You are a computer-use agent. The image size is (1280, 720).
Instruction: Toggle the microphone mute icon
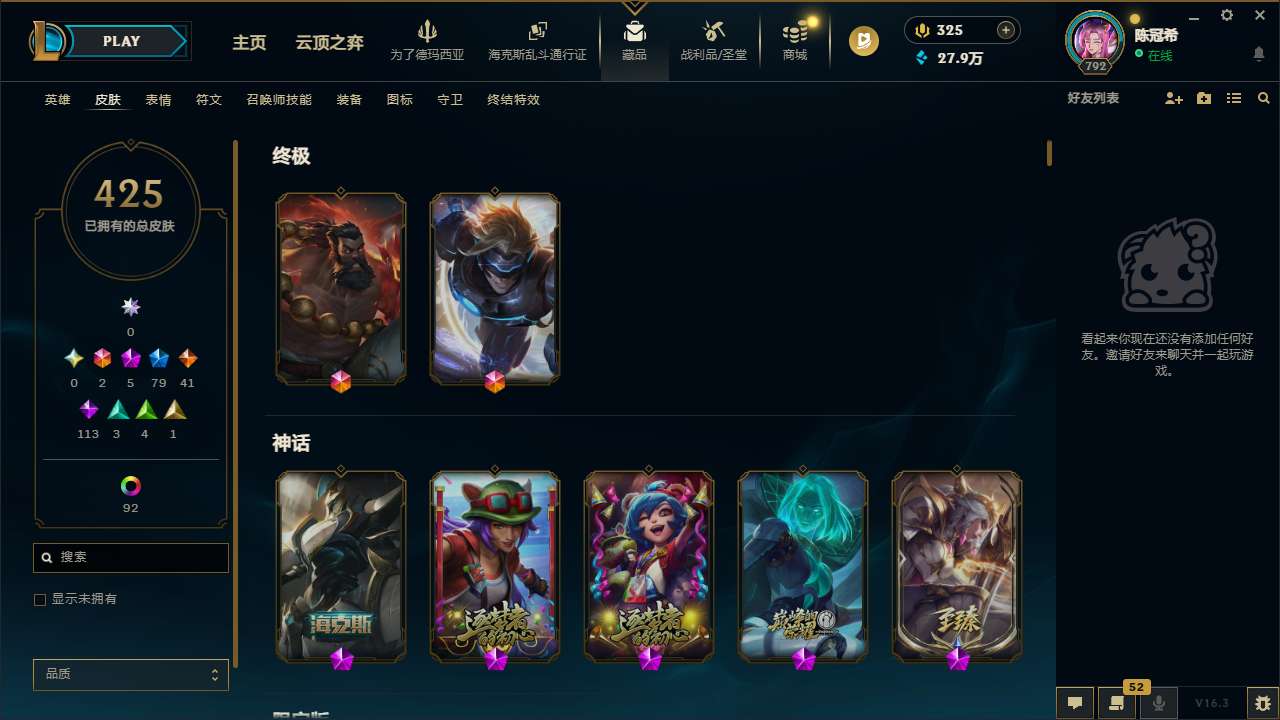[x=1158, y=702]
